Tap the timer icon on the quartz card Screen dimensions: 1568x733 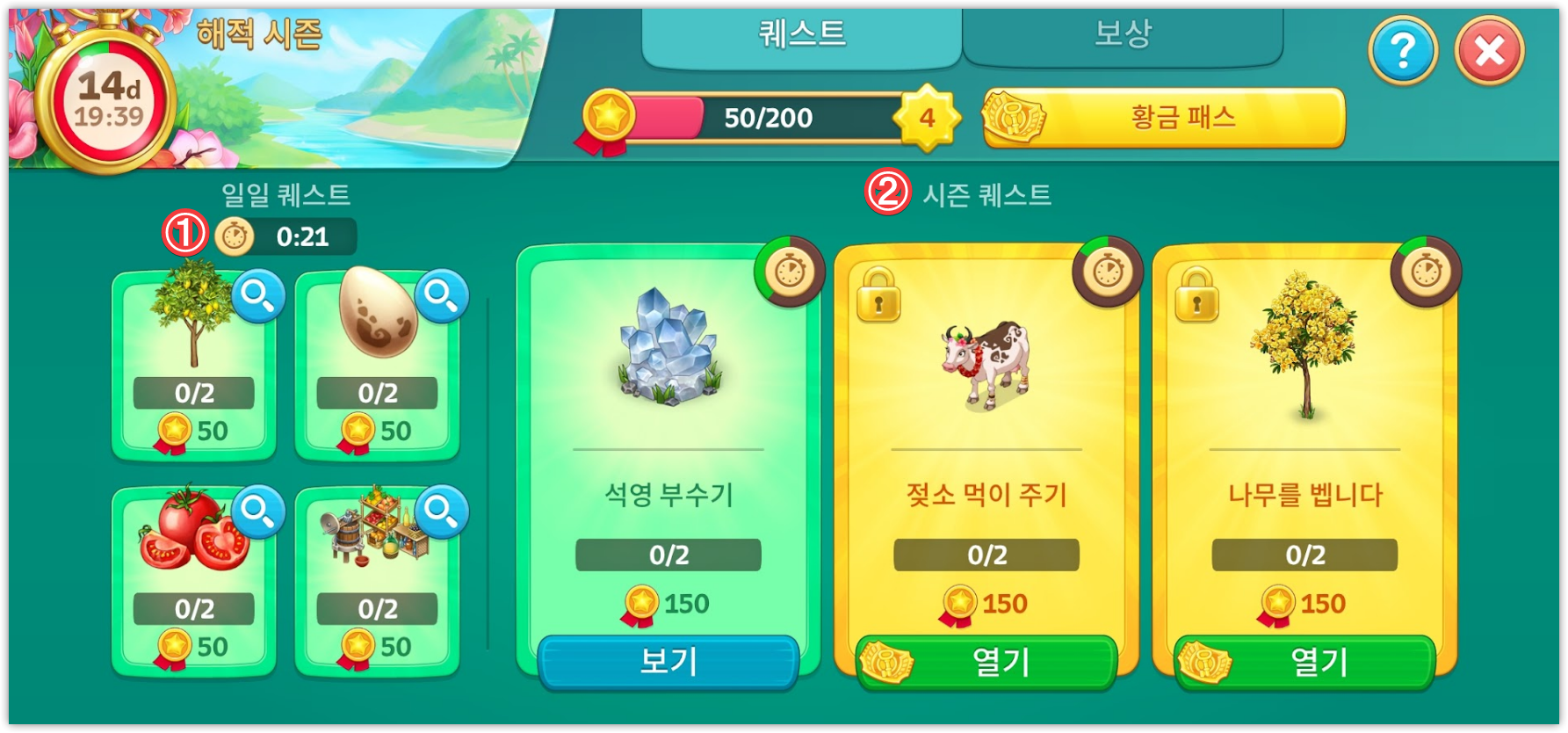click(x=790, y=272)
